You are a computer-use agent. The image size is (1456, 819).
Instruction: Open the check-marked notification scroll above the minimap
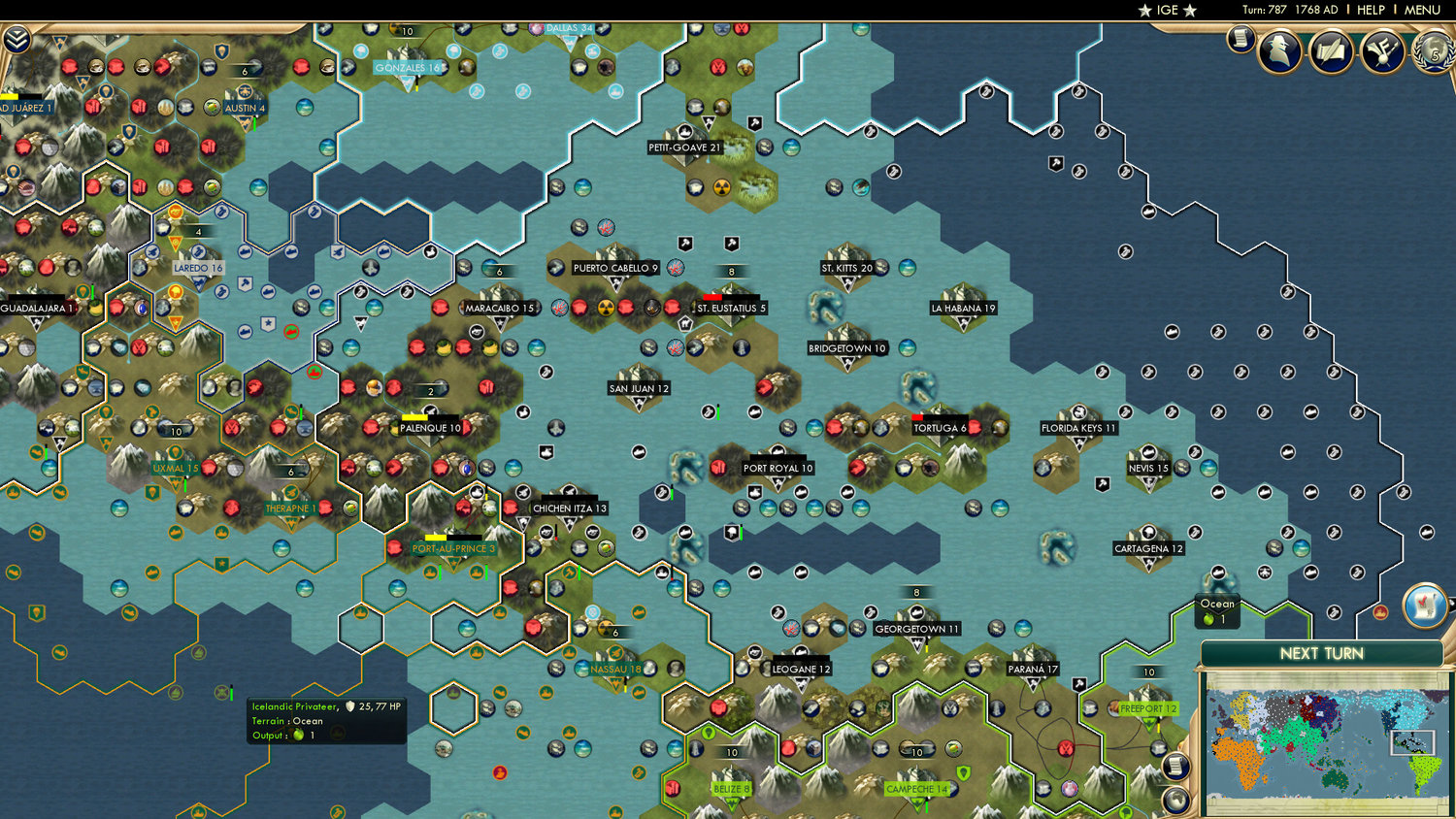1427,605
